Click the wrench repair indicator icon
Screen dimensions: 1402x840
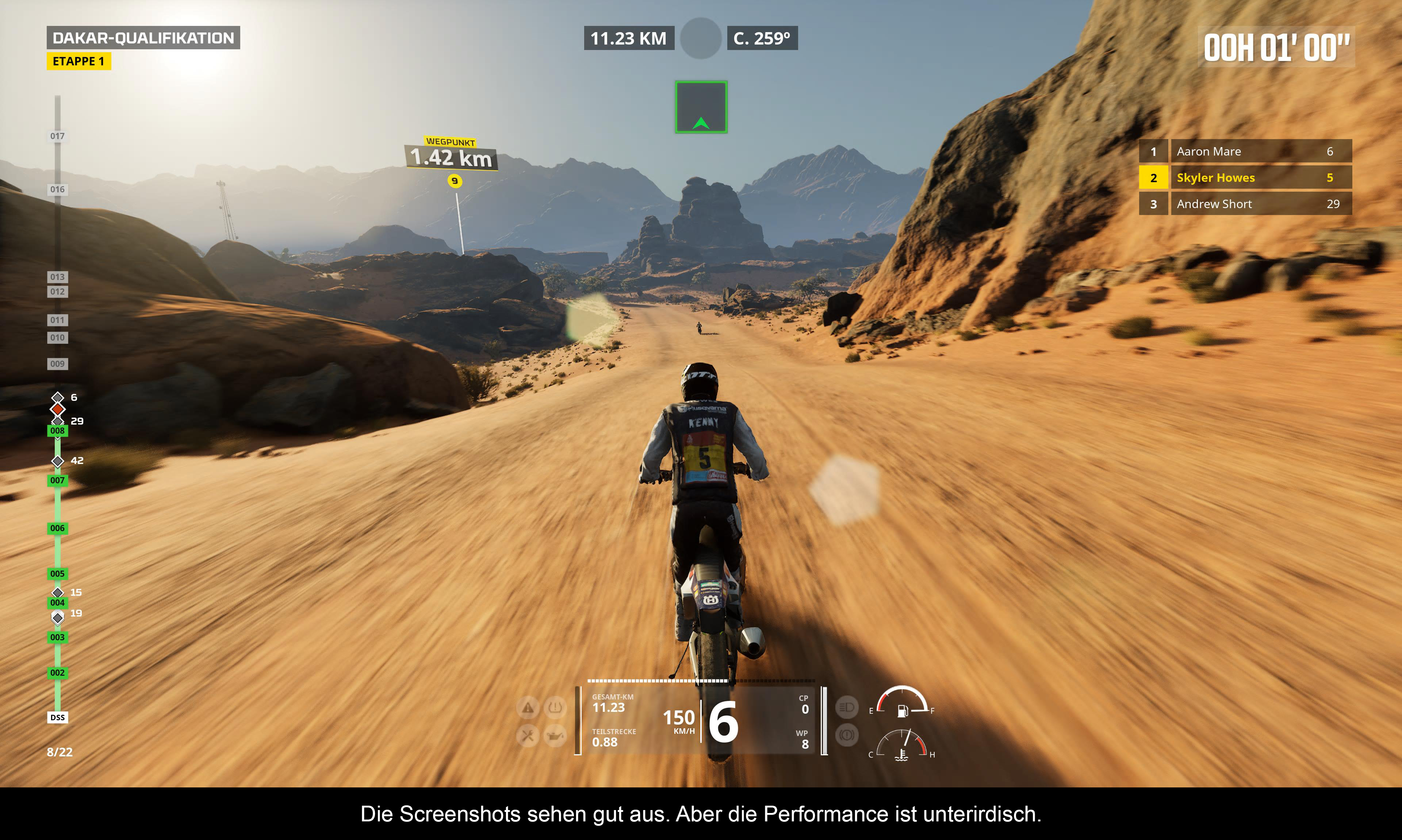point(528,736)
